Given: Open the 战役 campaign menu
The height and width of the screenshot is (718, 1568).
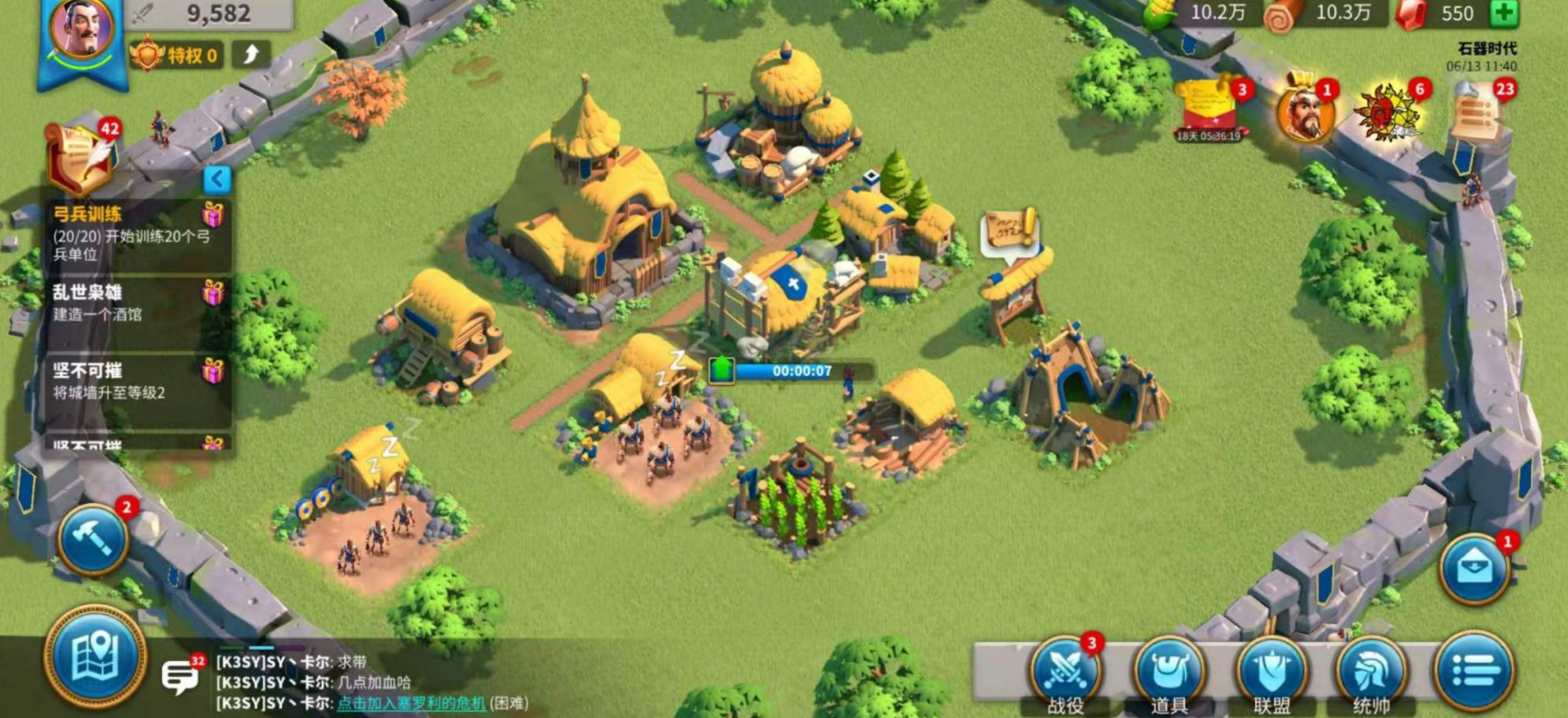Looking at the screenshot, I should tap(1065, 673).
